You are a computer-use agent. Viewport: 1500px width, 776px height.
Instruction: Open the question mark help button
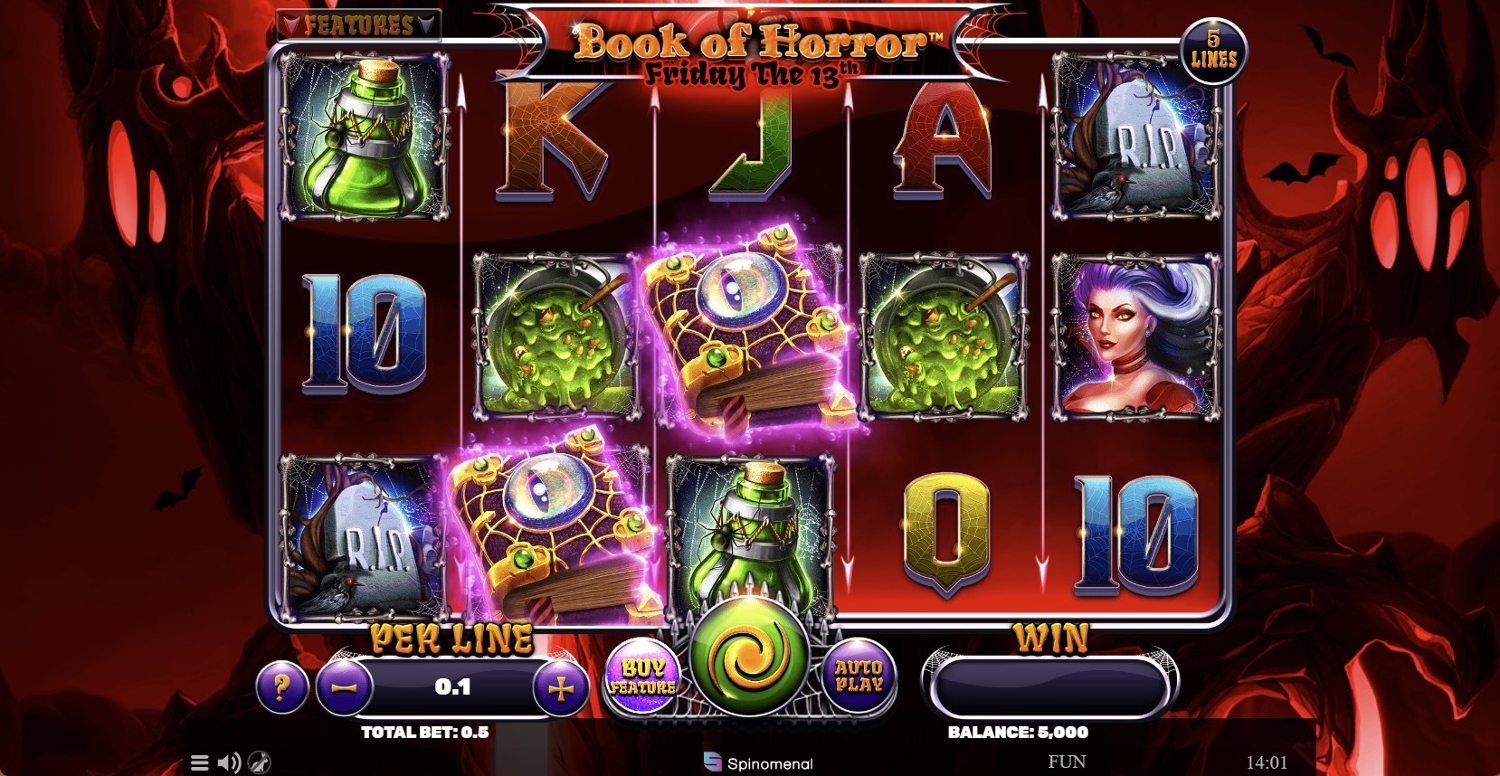[x=282, y=688]
